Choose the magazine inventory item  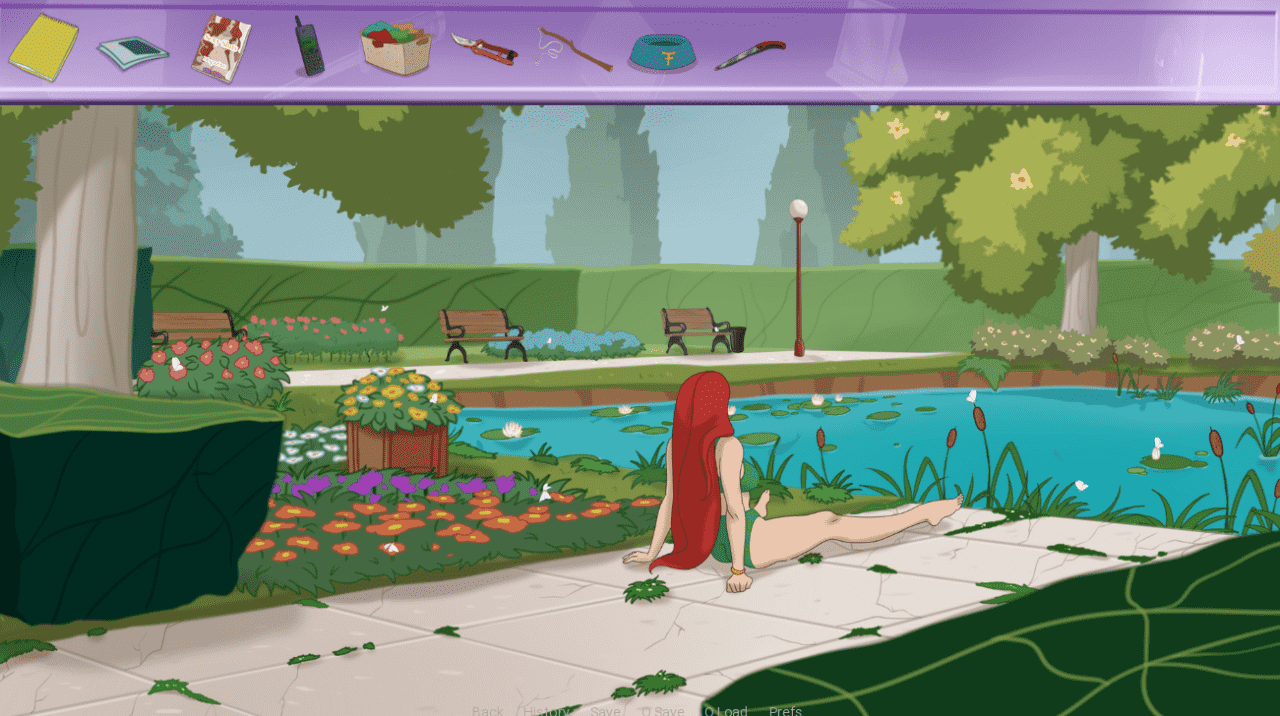pyautogui.click(x=221, y=48)
